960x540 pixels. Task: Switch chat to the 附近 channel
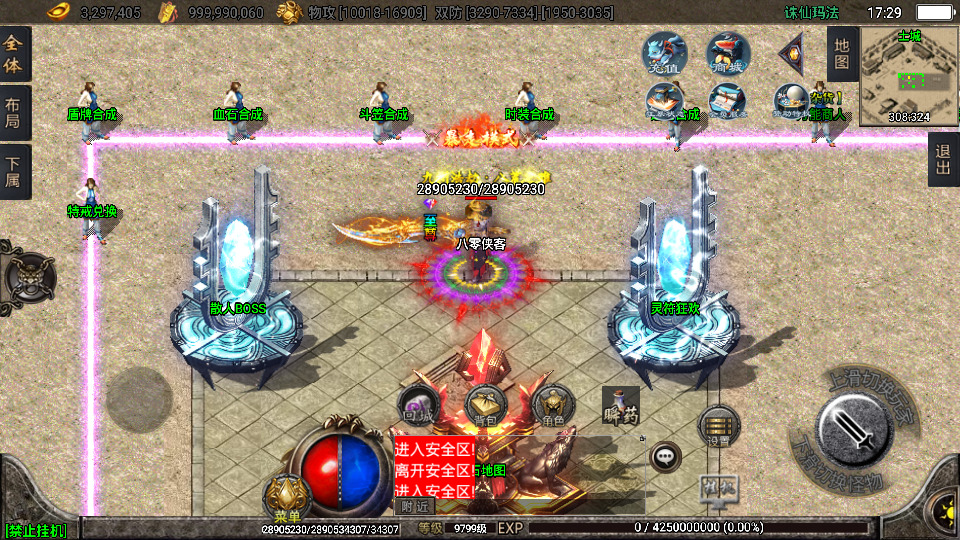click(x=414, y=506)
